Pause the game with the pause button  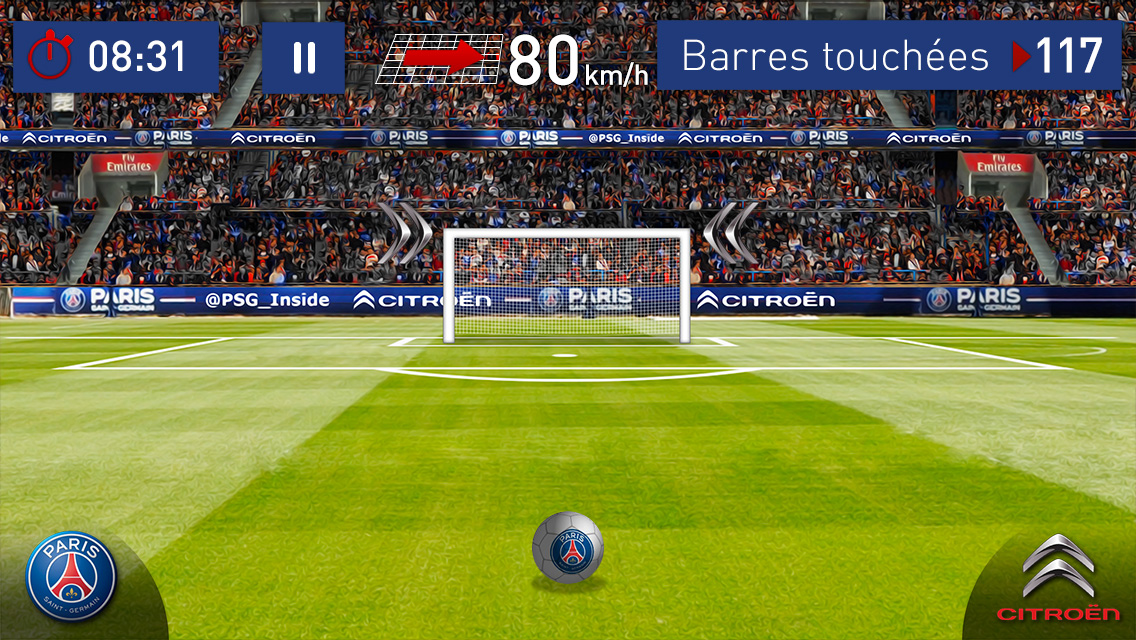point(304,58)
